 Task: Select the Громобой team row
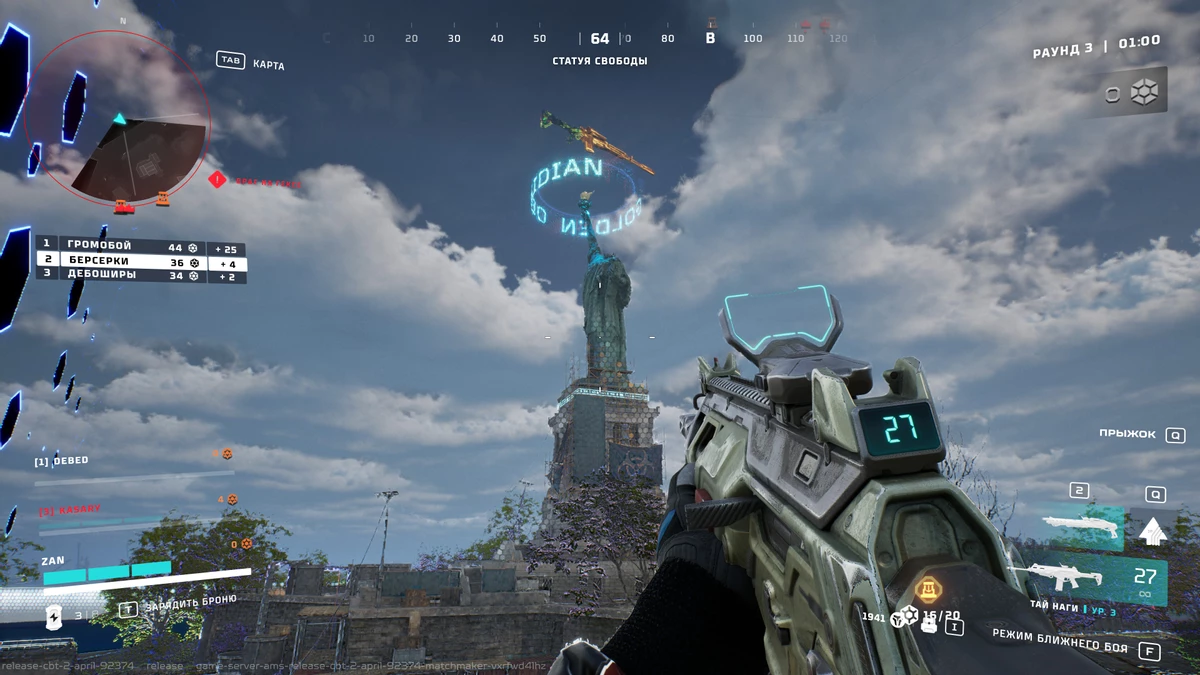point(140,247)
